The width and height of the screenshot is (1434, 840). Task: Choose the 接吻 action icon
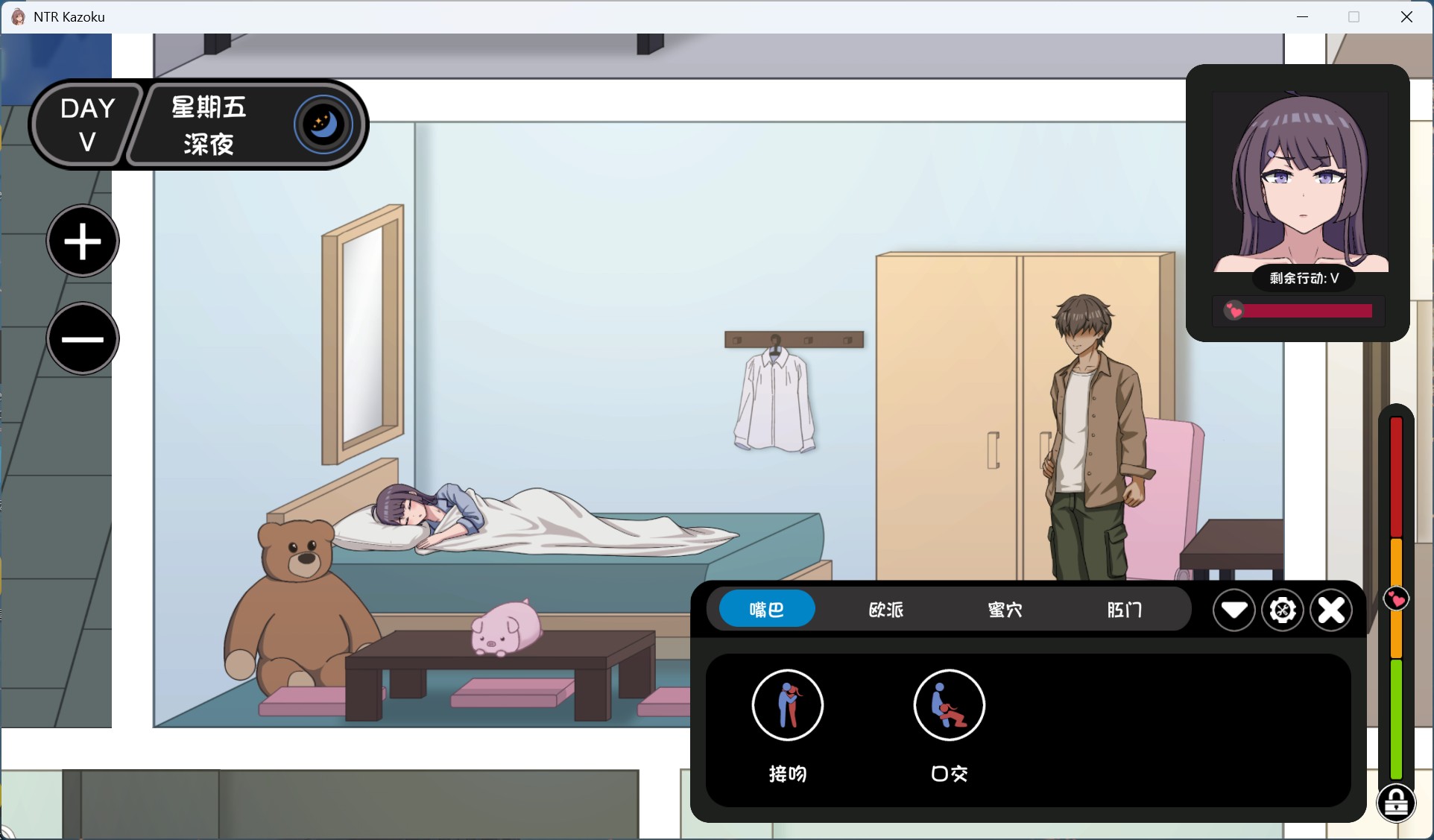coord(787,705)
